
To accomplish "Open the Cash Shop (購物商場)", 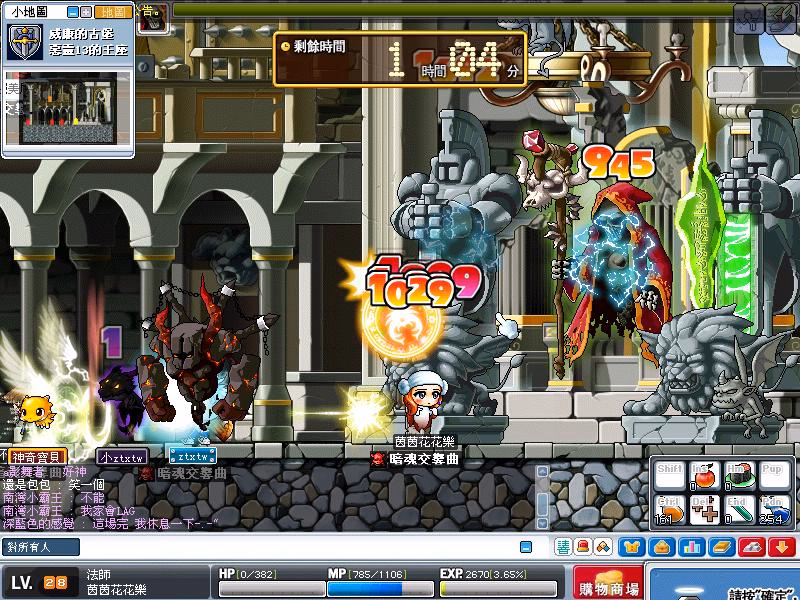I will click(608, 585).
